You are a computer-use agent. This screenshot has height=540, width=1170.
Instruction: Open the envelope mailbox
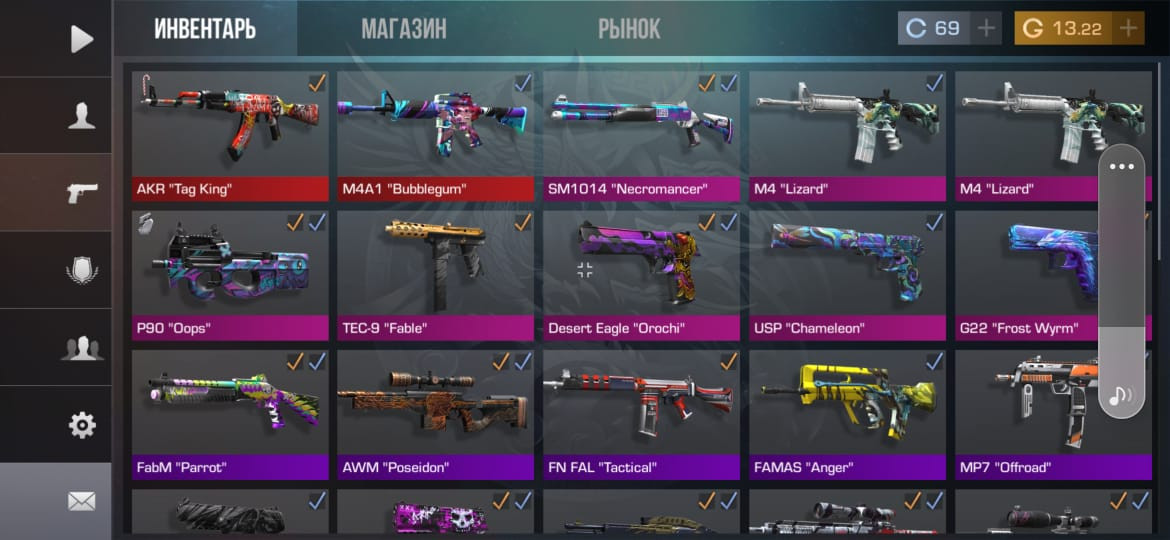pos(81,501)
